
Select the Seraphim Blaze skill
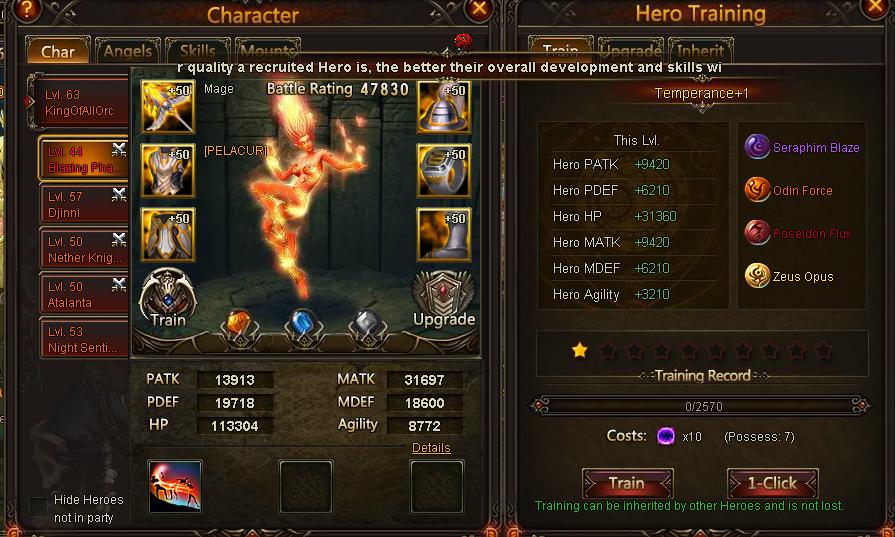[803, 148]
